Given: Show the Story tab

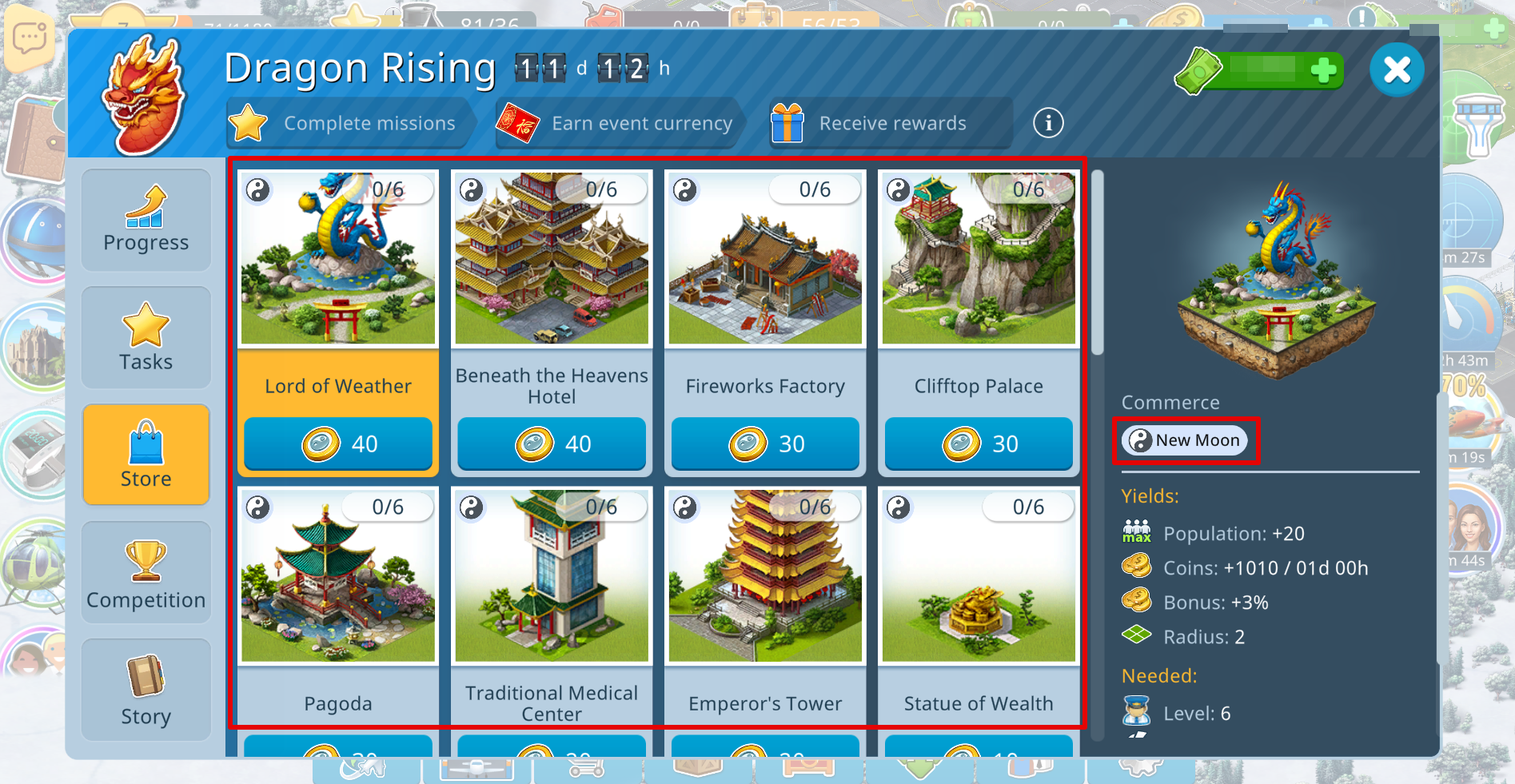Looking at the screenshot, I should click(146, 690).
